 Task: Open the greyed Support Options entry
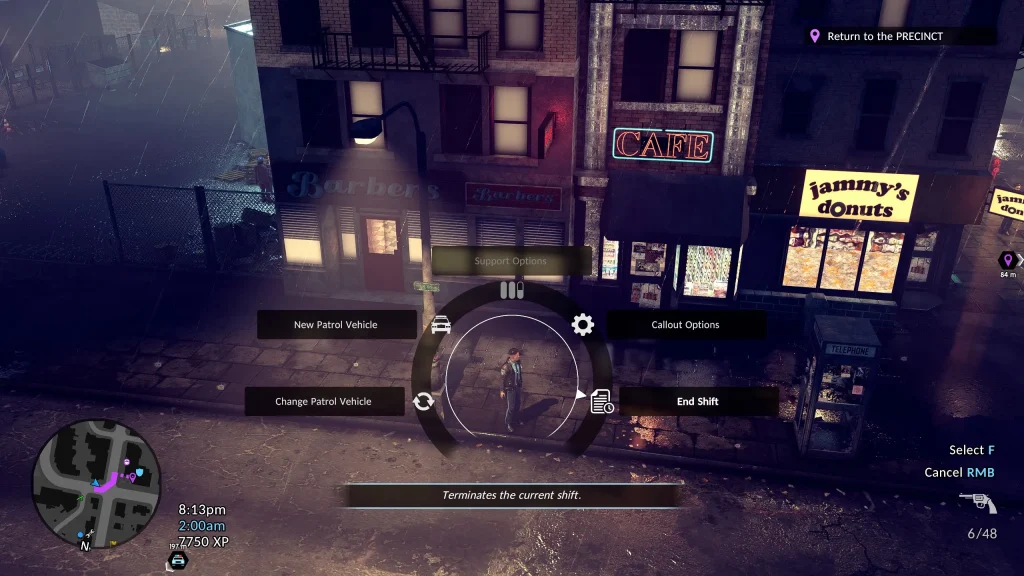point(511,261)
